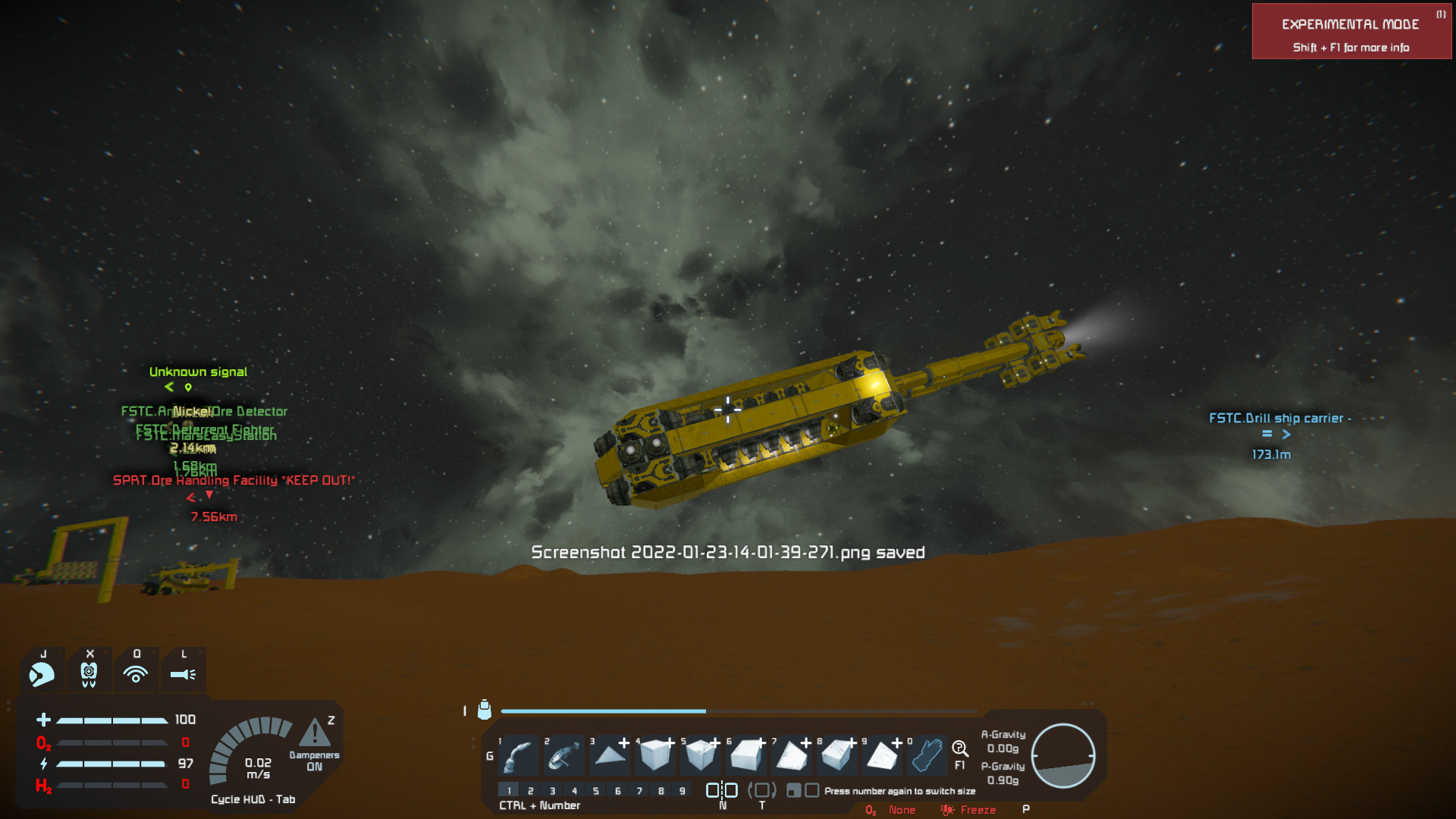Toggle the helmet visor icon
The width and height of the screenshot is (1456, 819).
coord(42,673)
